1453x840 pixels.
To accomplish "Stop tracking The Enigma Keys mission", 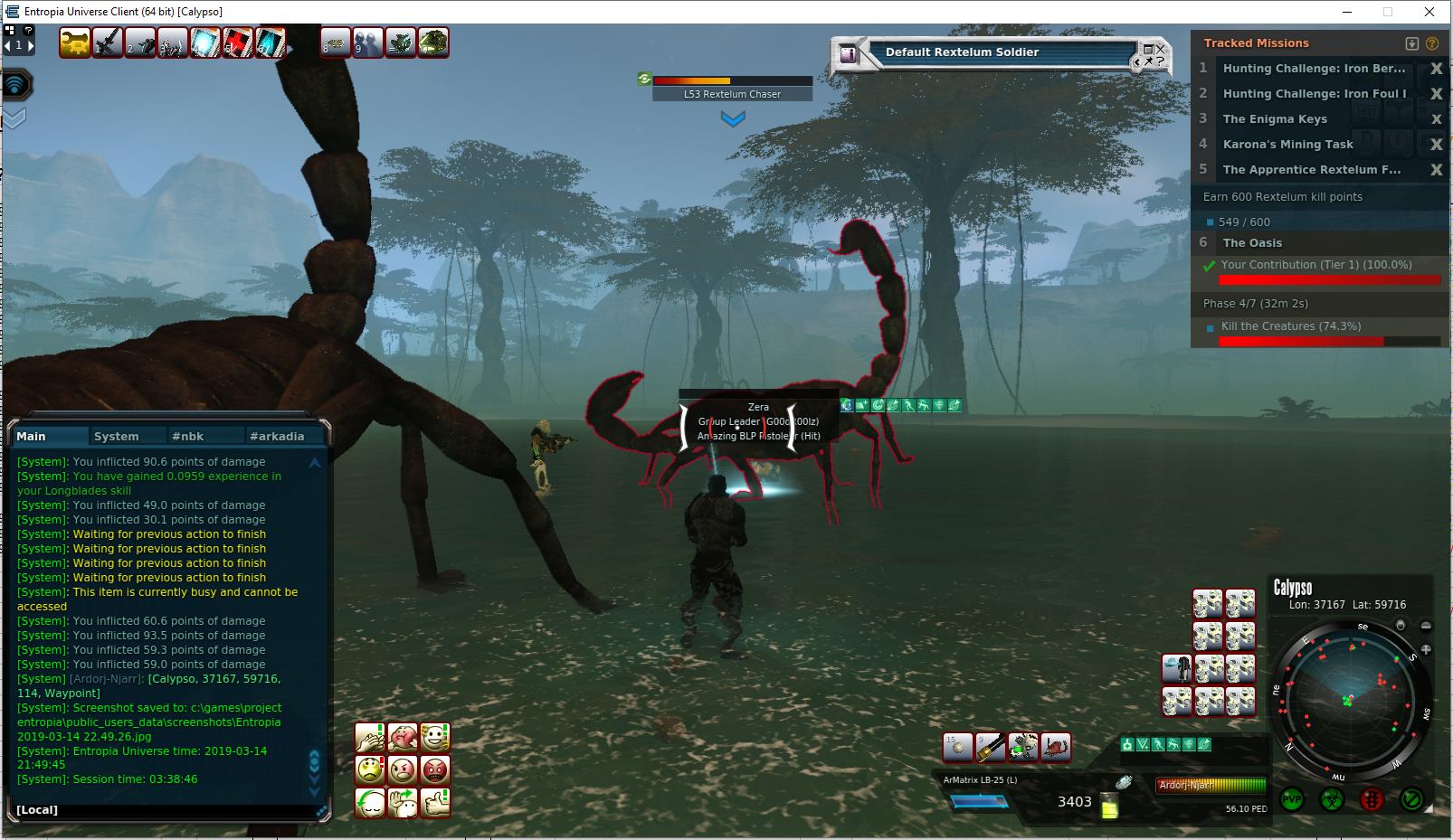I will [1435, 119].
